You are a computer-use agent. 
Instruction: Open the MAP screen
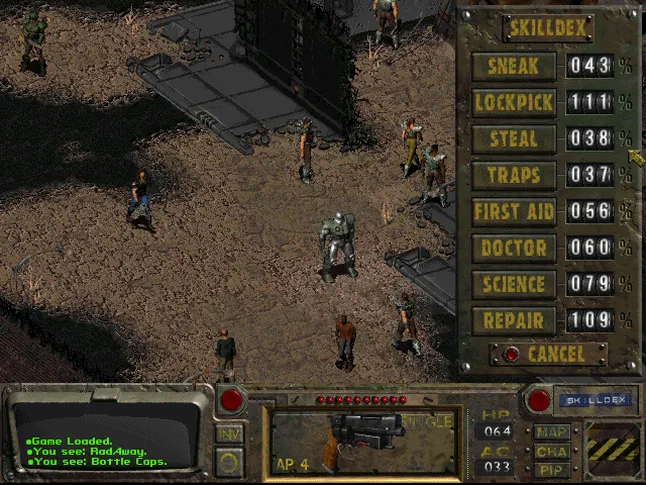tap(553, 432)
